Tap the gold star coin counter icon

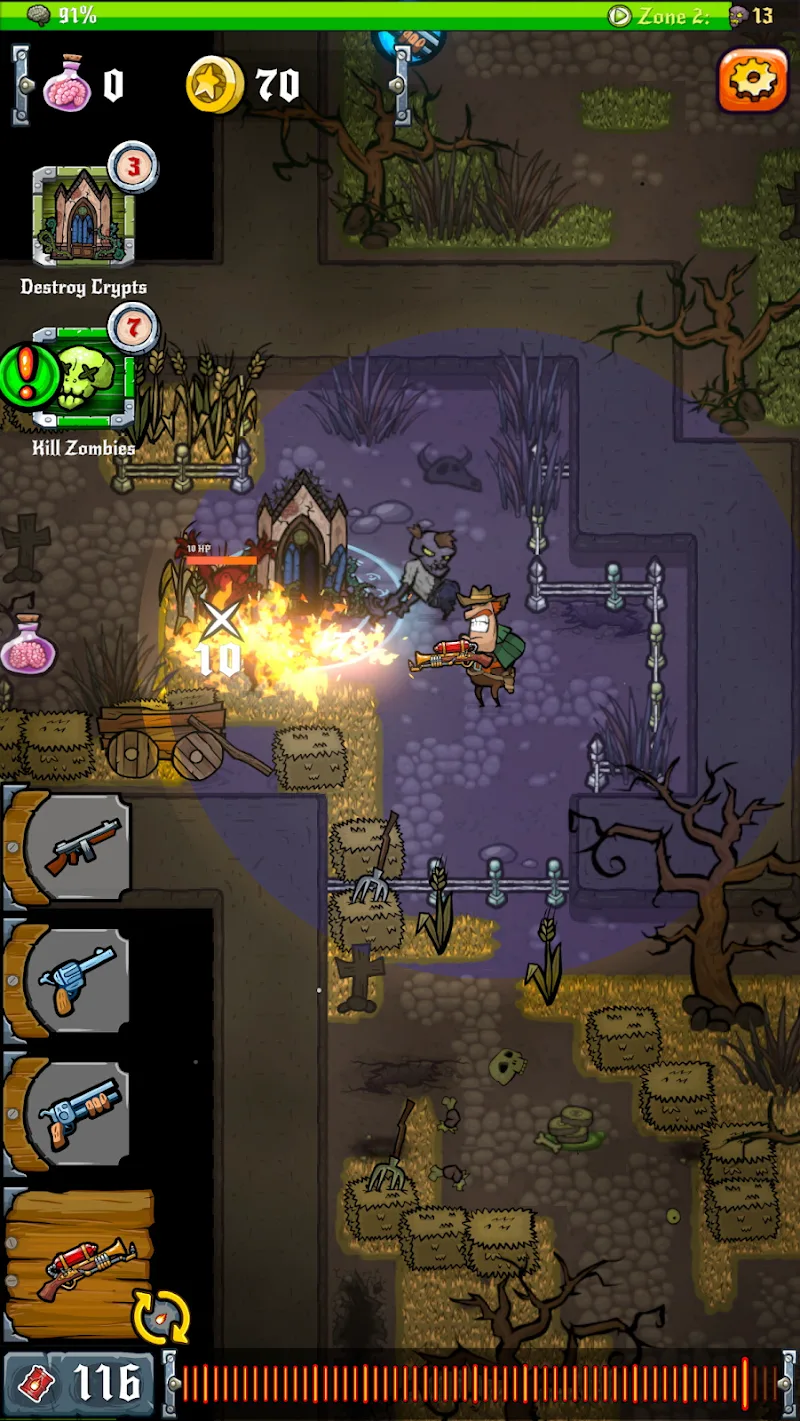215,85
